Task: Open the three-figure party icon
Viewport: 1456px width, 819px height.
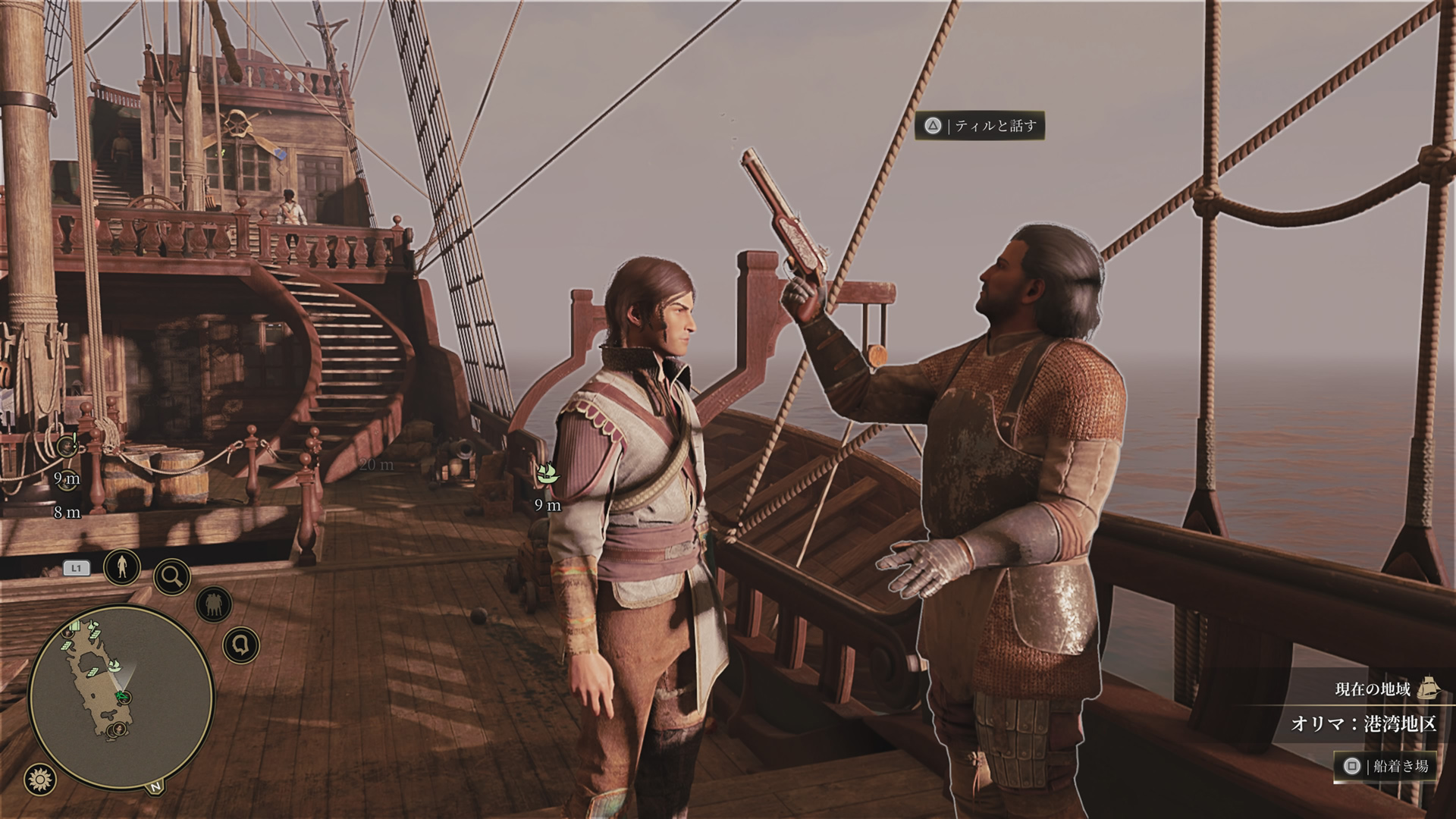Action: click(212, 605)
